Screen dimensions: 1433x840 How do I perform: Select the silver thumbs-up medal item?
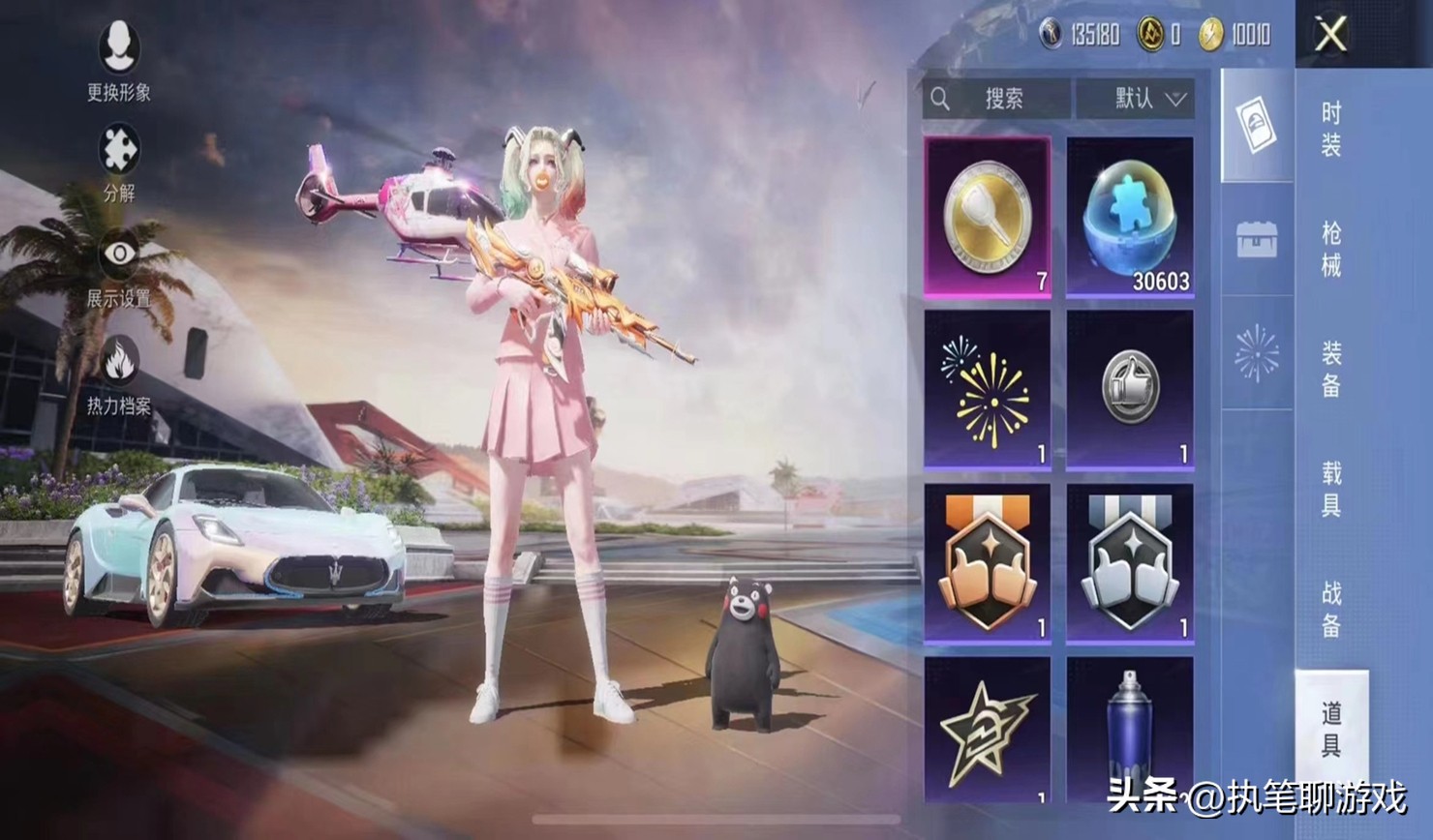point(1130,563)
